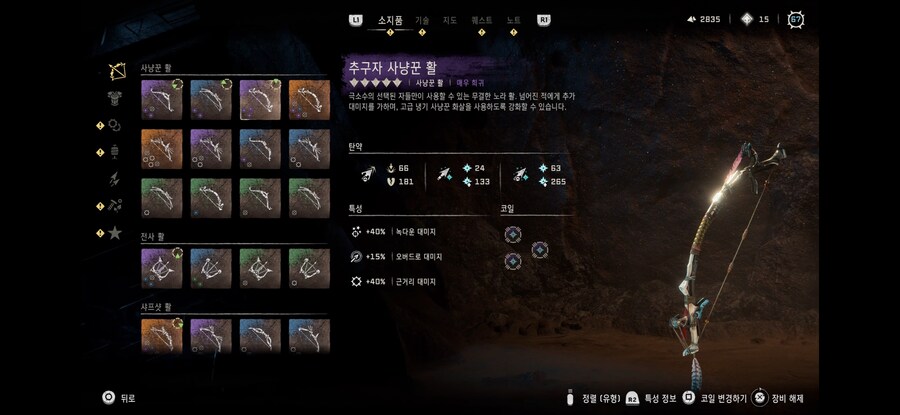The width and height of the screenshot is (900, 415).
Task: Switch to the 기술 (Skills) tab
Action: pos(422,19)
